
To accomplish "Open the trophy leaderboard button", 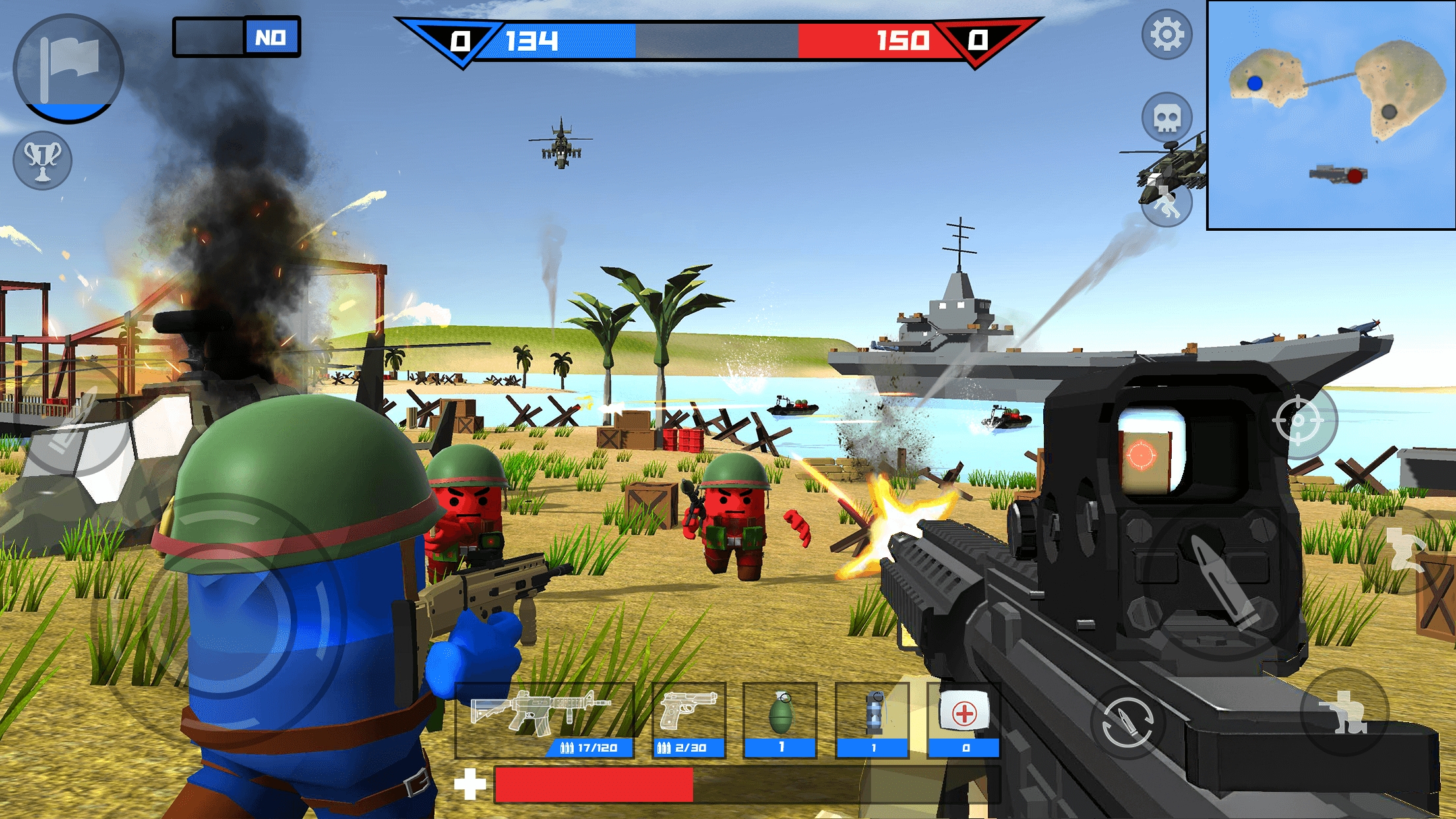I will pyautogui.click(x=42, y=160).
